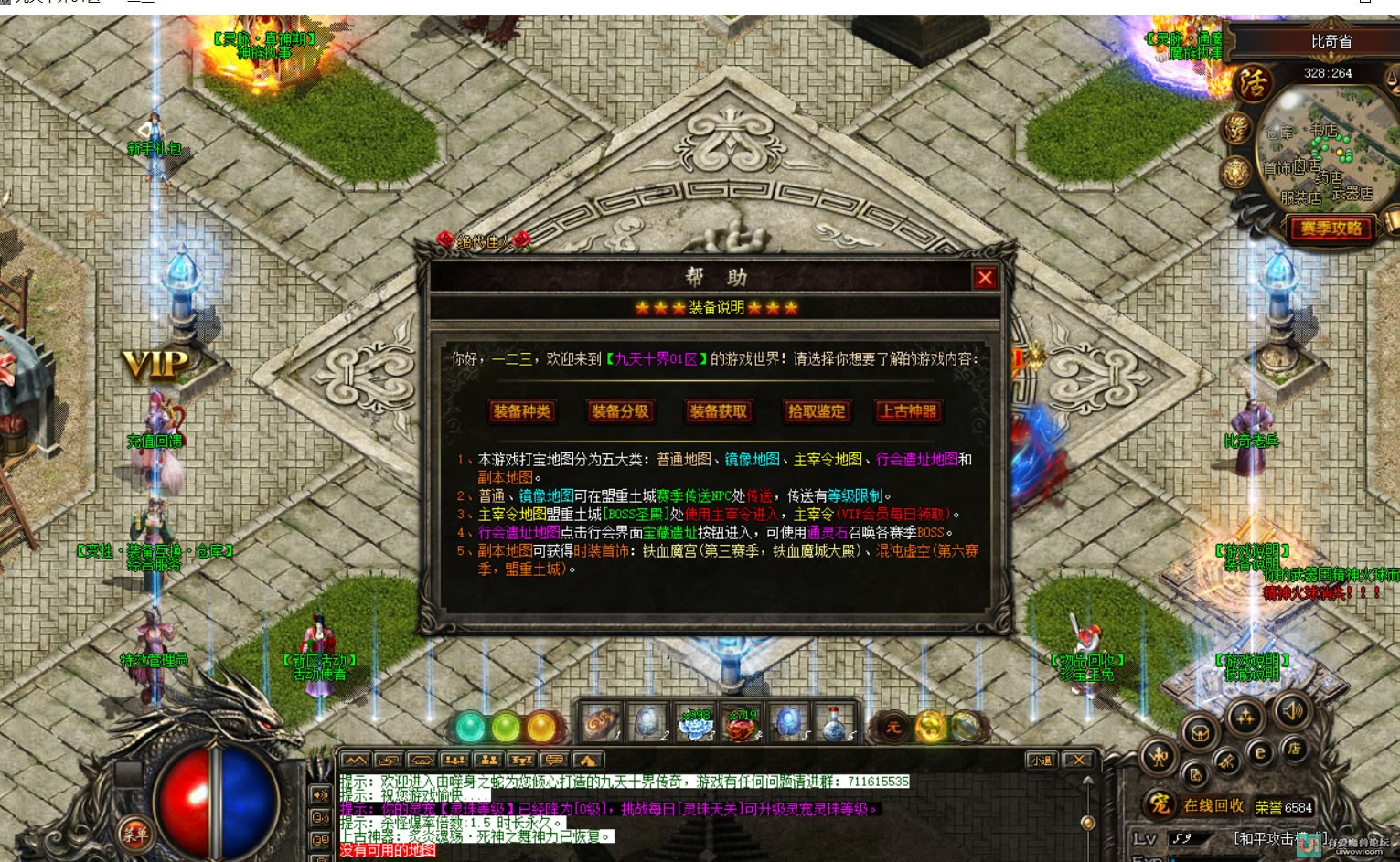Click the circular town minimap

click(x=1321, y=146)
